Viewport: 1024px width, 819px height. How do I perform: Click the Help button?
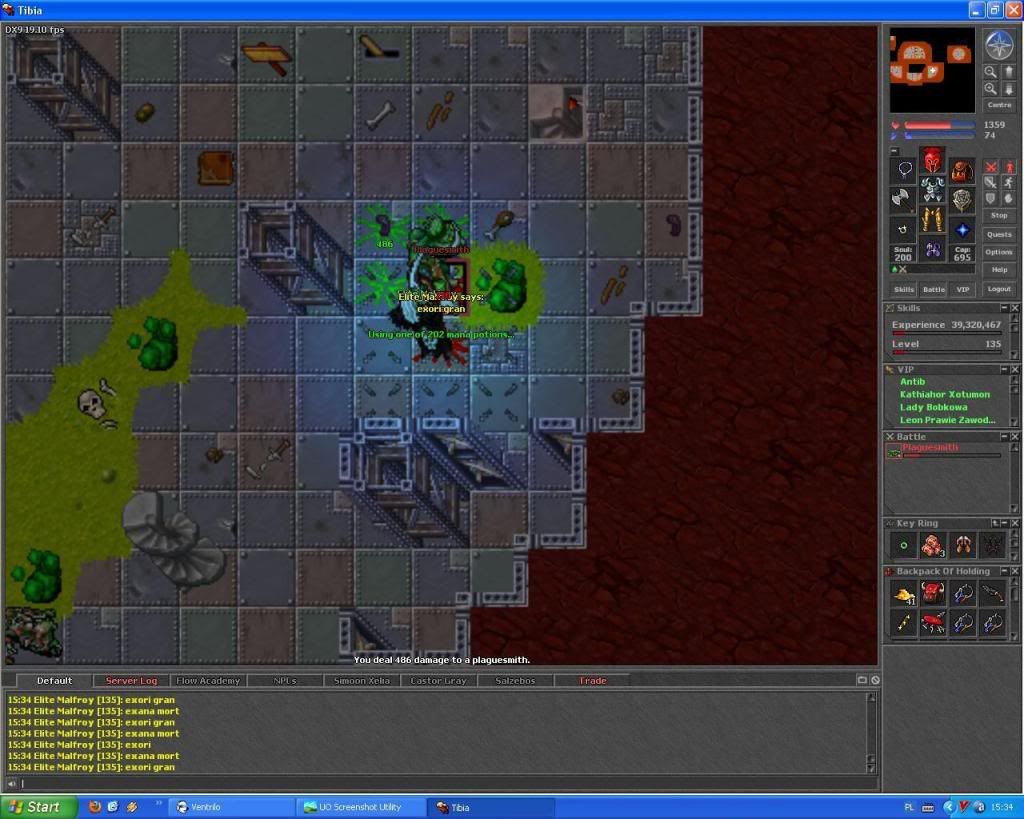pos(999,270)
